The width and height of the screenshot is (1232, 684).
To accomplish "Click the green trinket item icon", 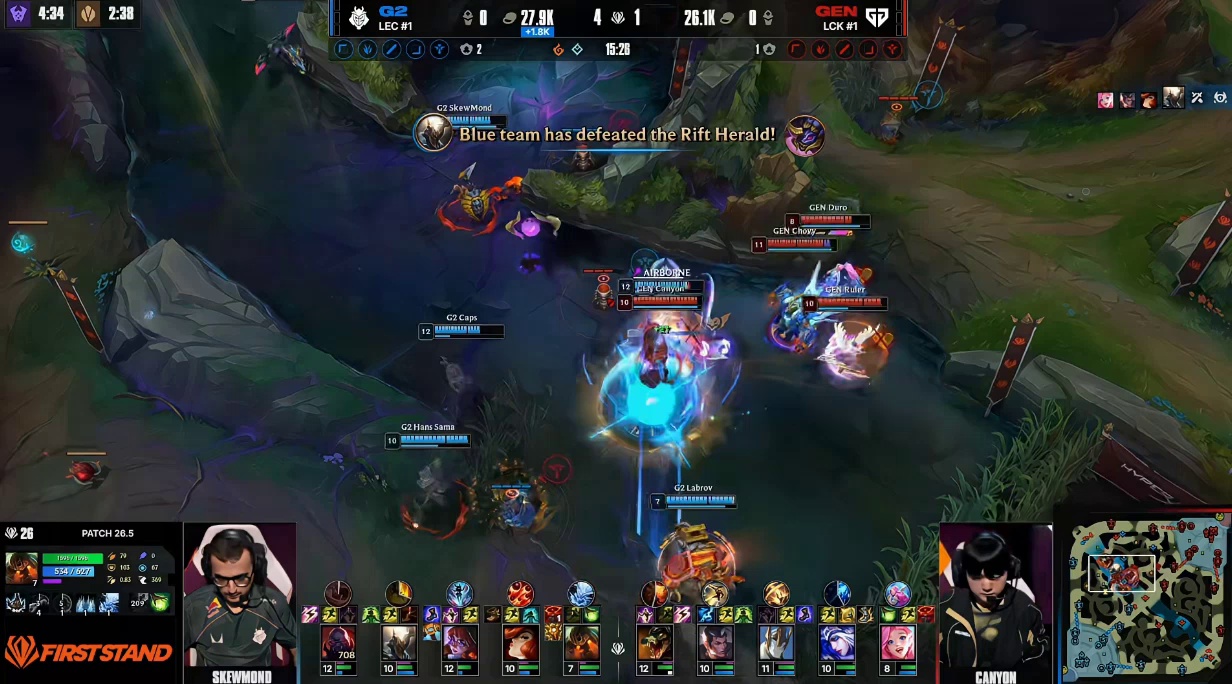I will pyautogui.click(x=160, y=603).
